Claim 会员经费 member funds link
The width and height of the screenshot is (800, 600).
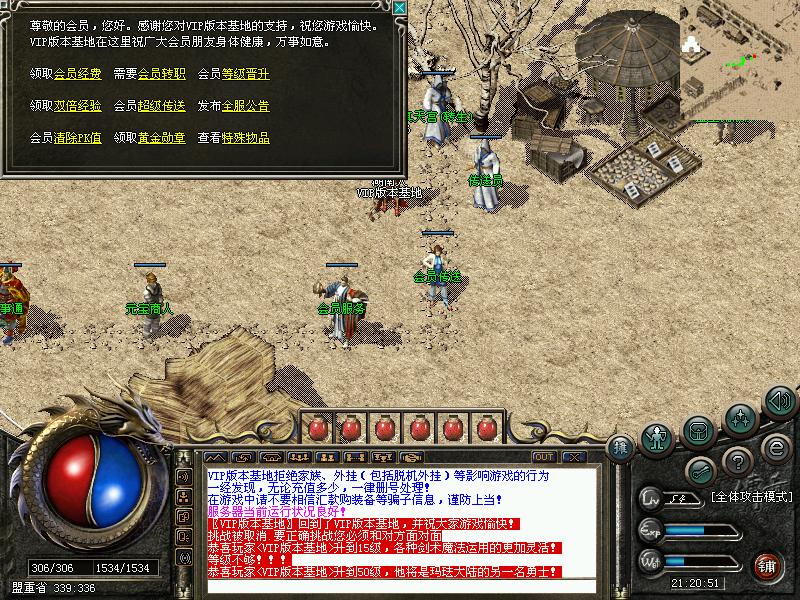point(77,74)
